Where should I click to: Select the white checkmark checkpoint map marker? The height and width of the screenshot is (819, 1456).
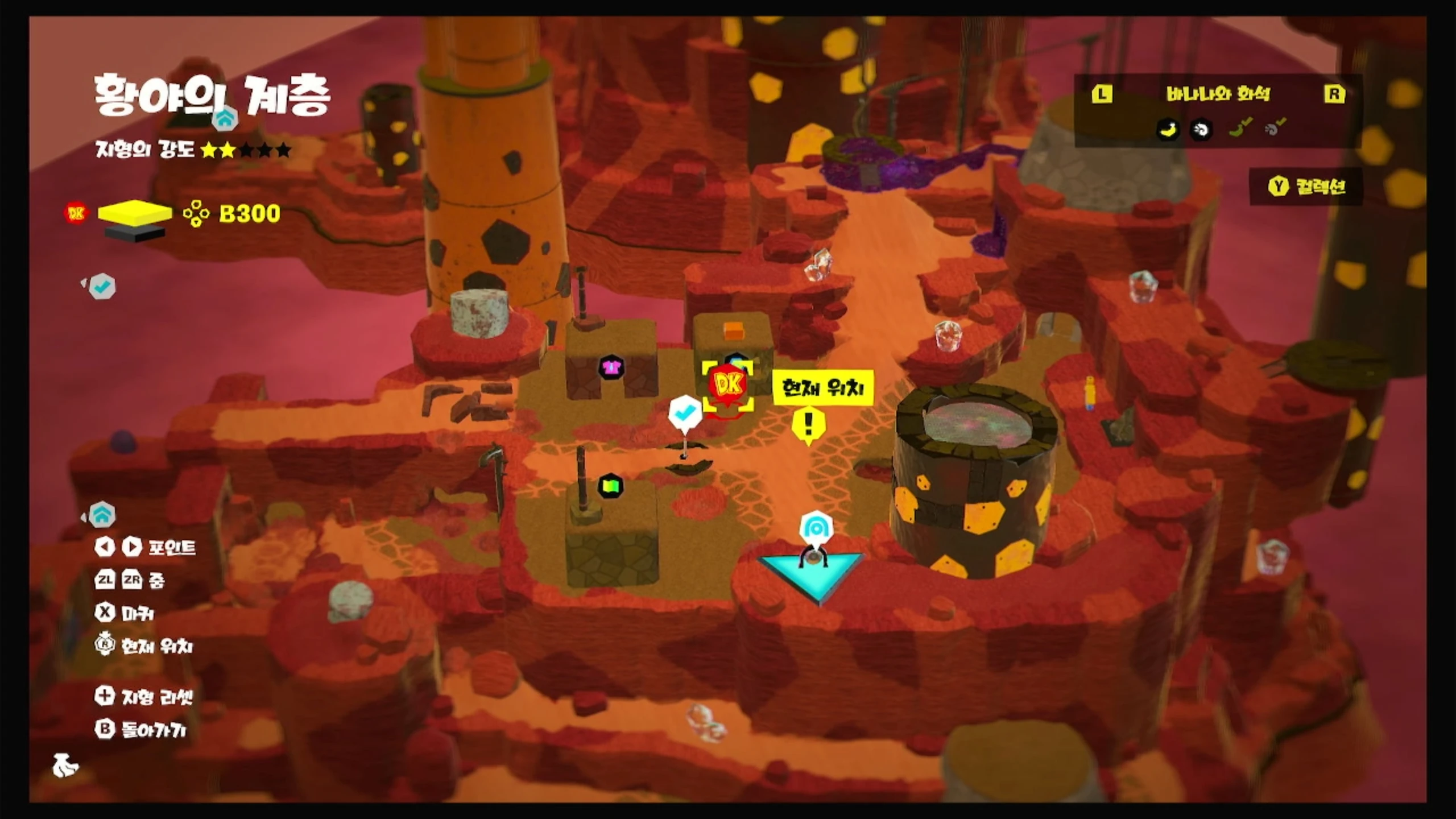tap(684, 411)
